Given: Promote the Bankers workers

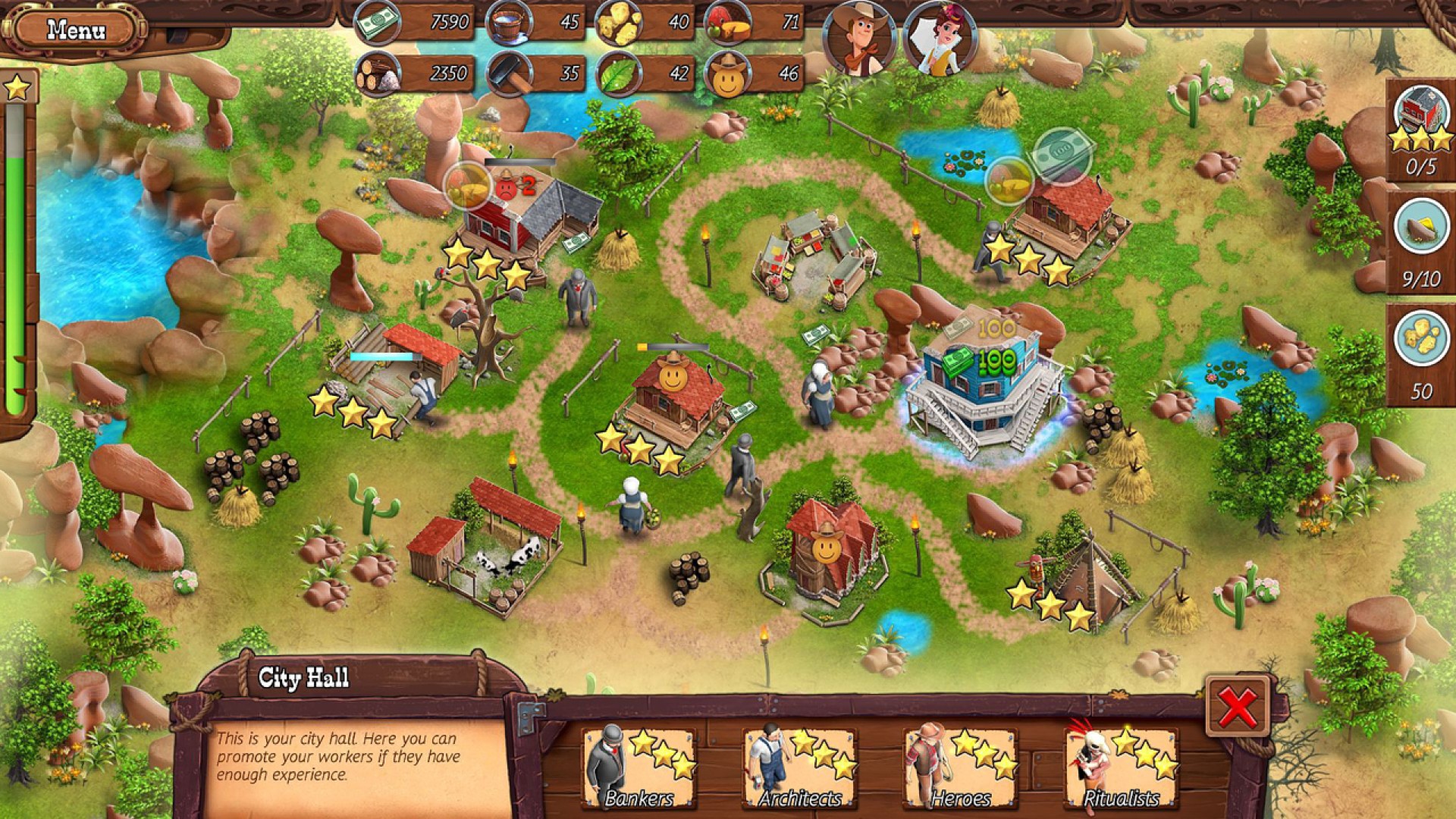Looking at the screenshot, I should [639, 767].
